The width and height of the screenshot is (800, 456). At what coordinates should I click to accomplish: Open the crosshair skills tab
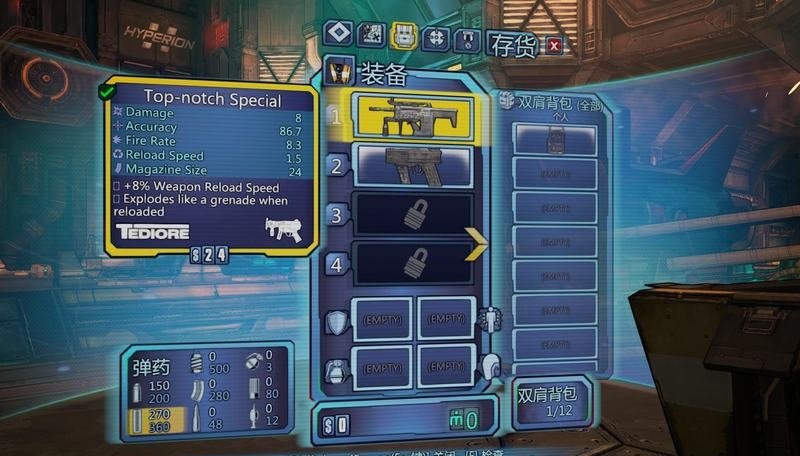(436, 37)
